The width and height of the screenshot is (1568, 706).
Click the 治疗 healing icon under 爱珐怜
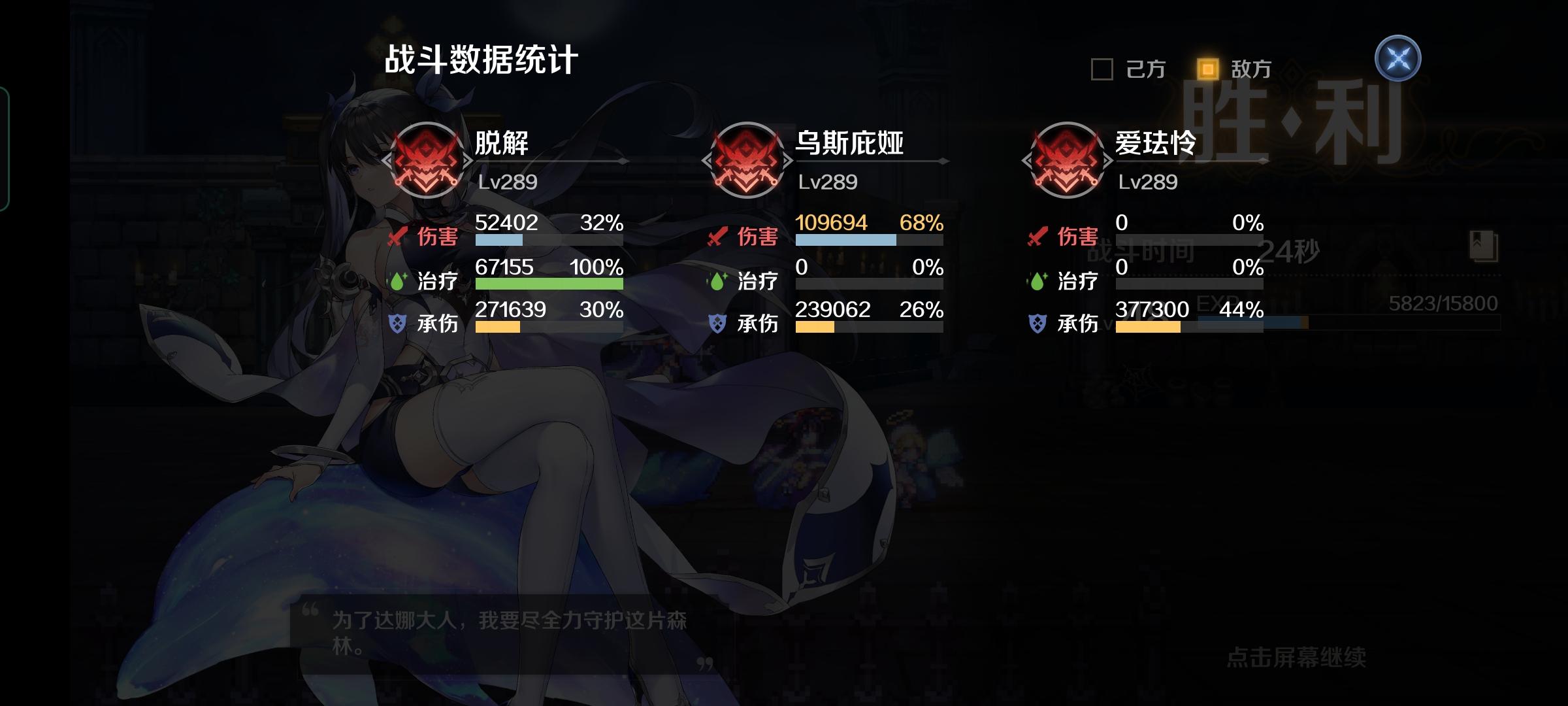(1037, 281)
